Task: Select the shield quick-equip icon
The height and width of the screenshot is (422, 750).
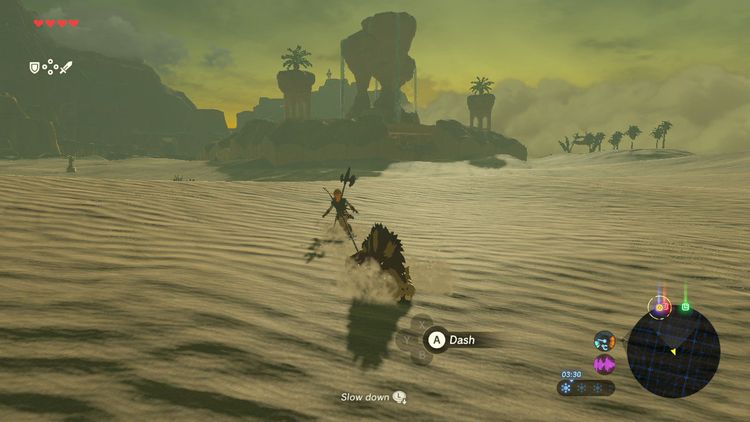Action: point(34,68)
